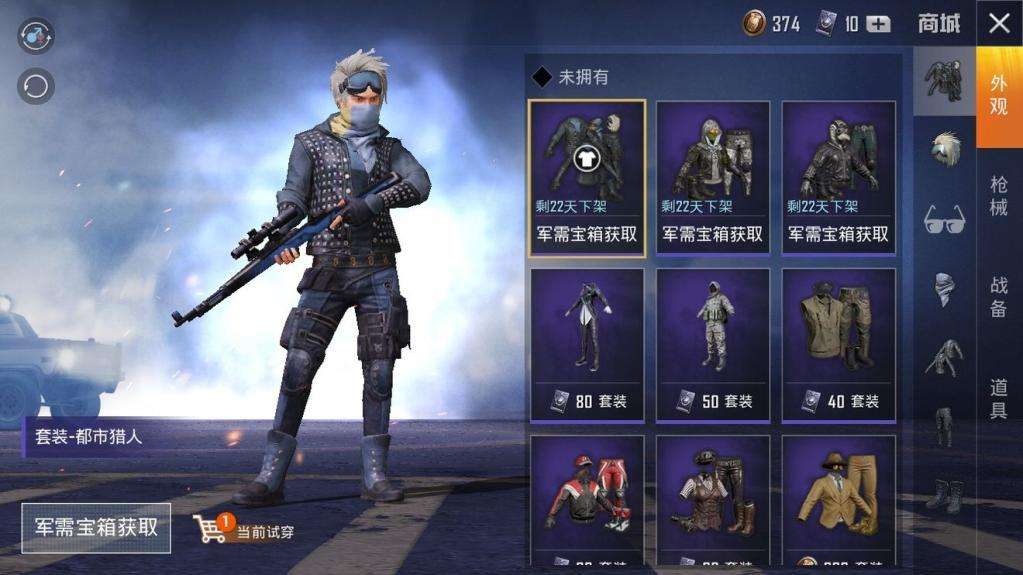Select the 80 coupon suit outfit
The width and height of the screenshot is (1023, 575).
(587, 343)
